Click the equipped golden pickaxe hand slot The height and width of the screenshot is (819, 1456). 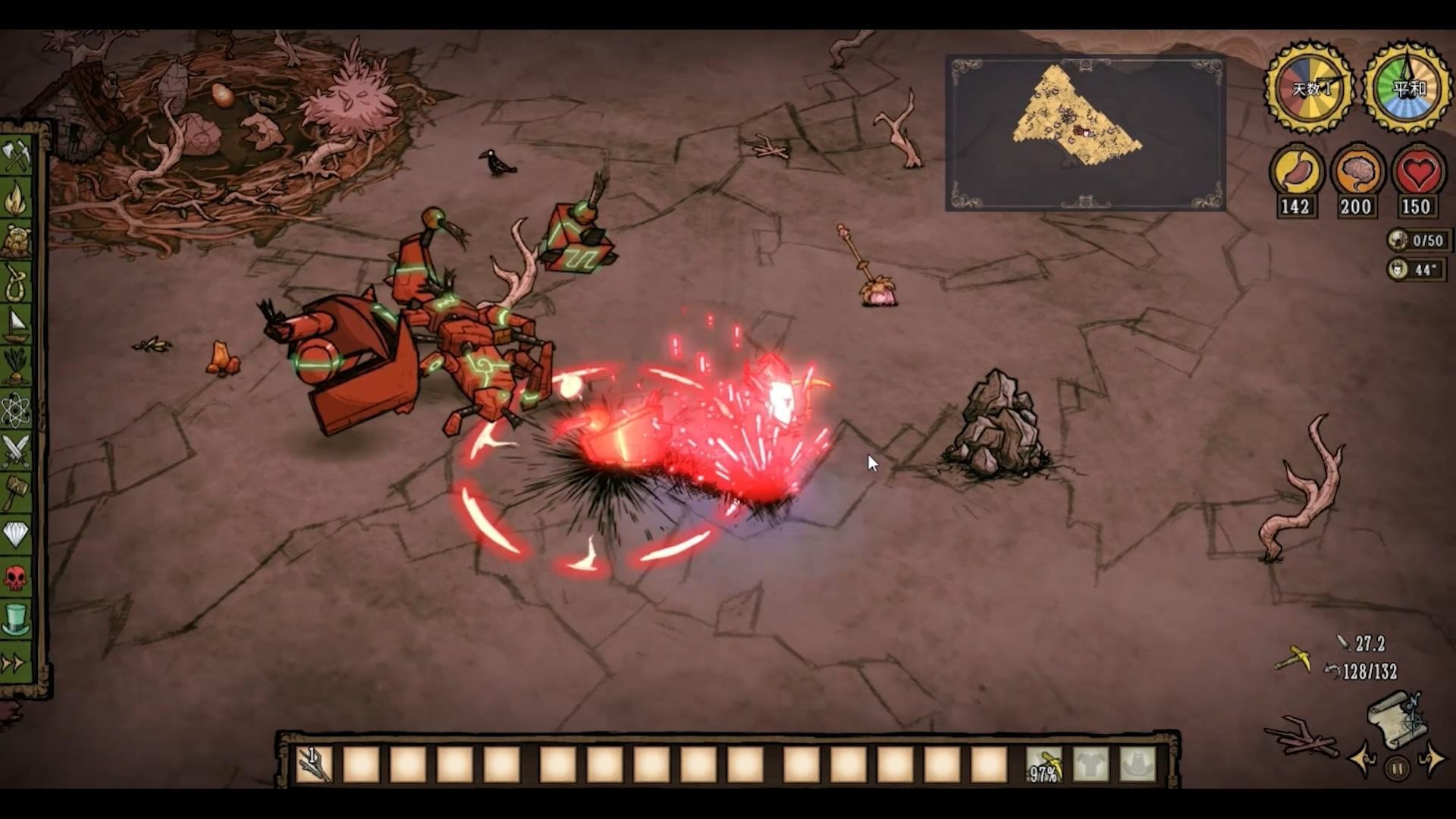tap(1044, 764)
